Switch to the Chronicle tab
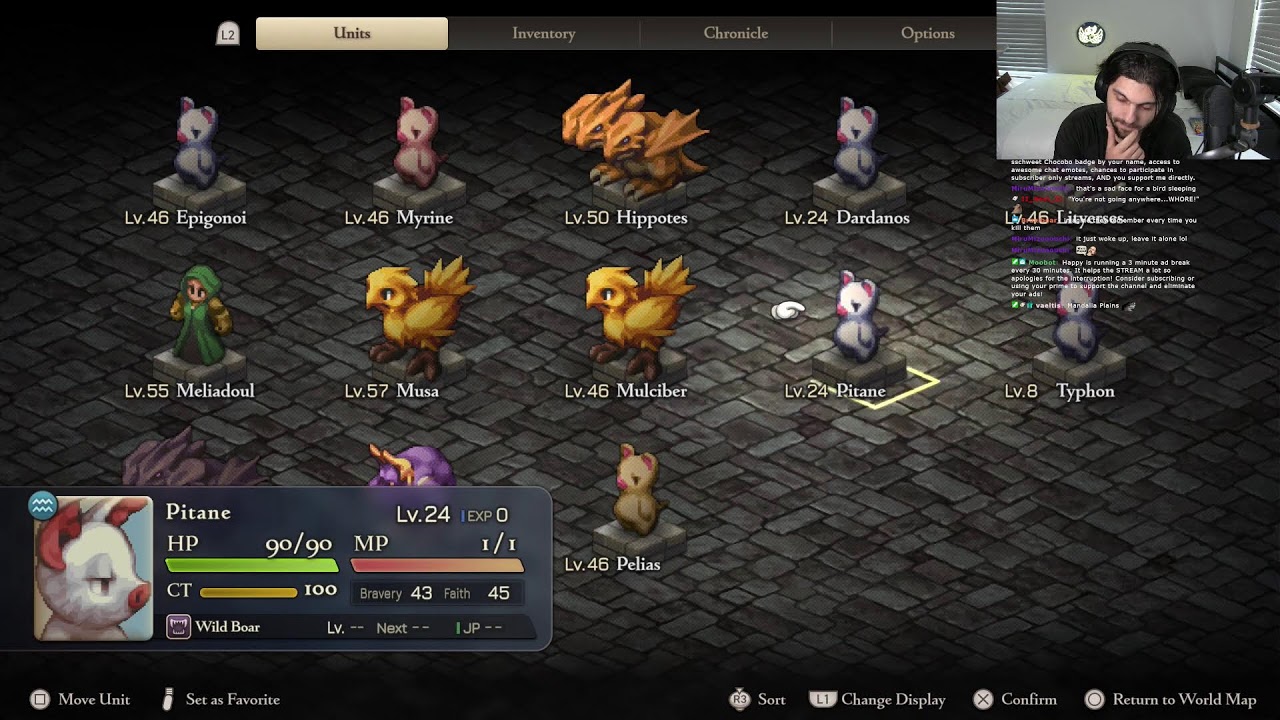The image size is (1280, 720). point(735,33)
